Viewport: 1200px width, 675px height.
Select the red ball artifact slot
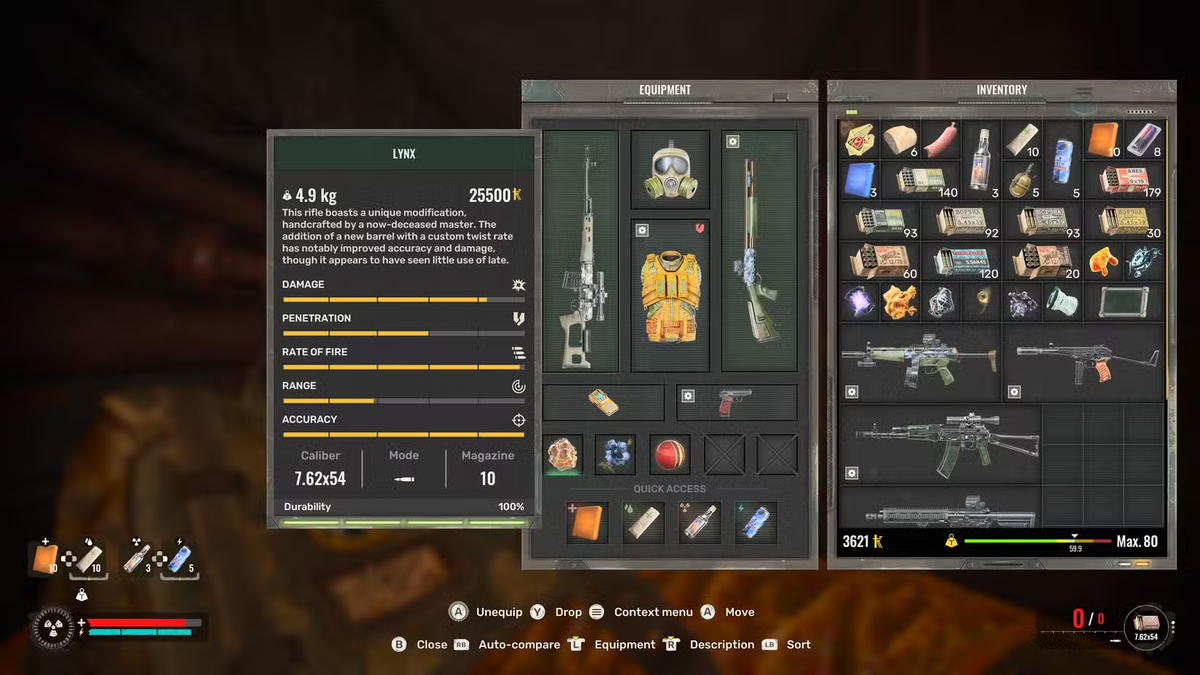pyautogui.click(x=669, y=454)
